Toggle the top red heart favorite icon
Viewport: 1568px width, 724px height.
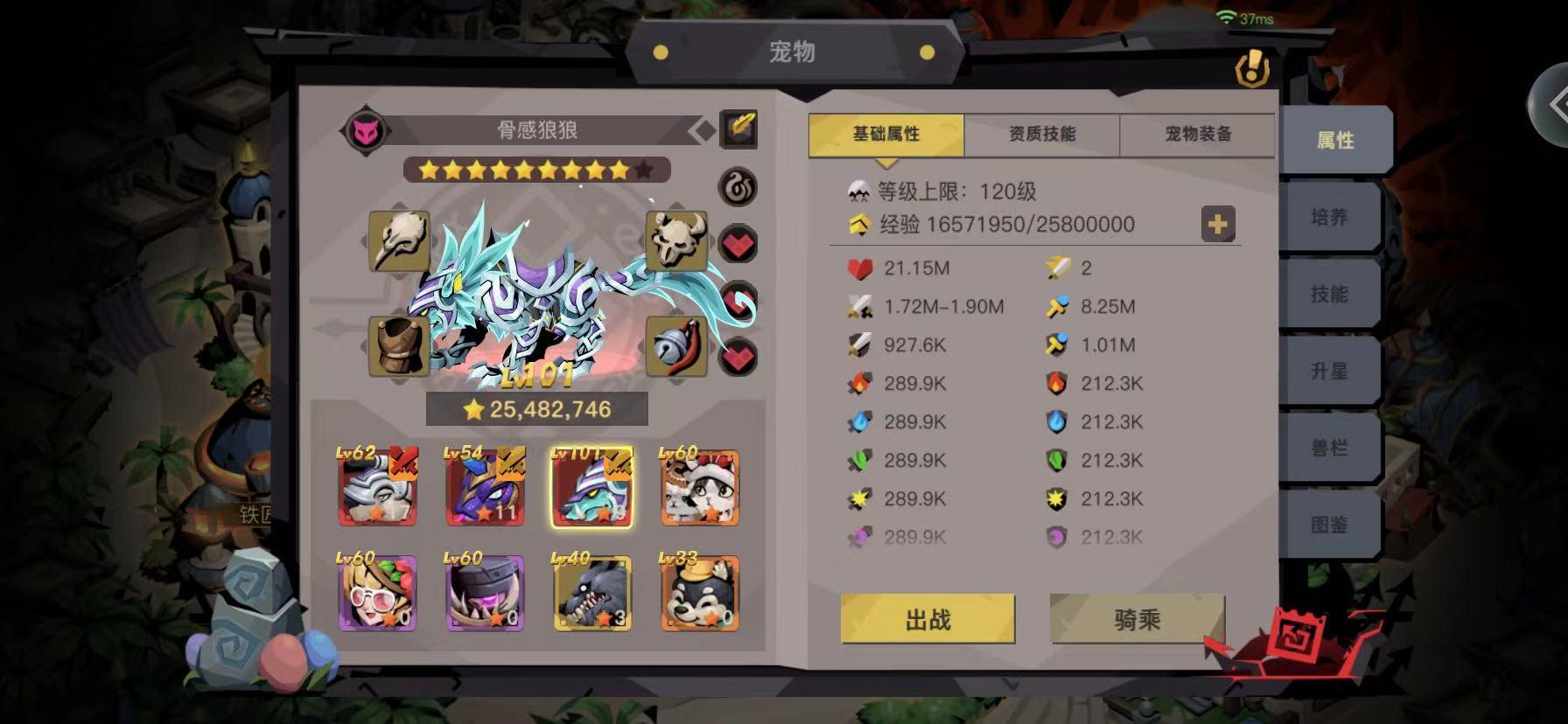(739, 243)
